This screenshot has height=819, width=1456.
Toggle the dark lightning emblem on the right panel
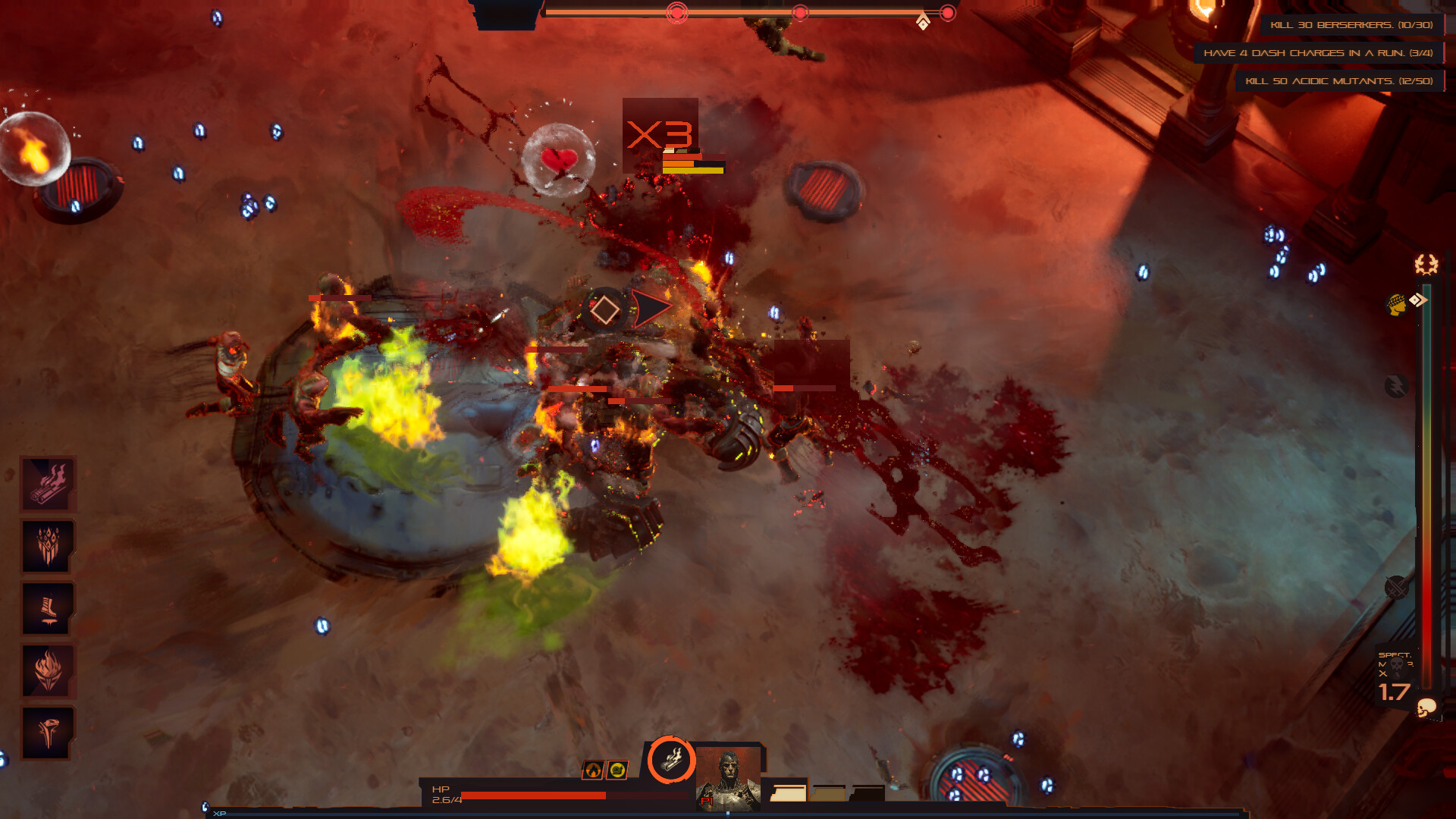[x=1395, y=384]
